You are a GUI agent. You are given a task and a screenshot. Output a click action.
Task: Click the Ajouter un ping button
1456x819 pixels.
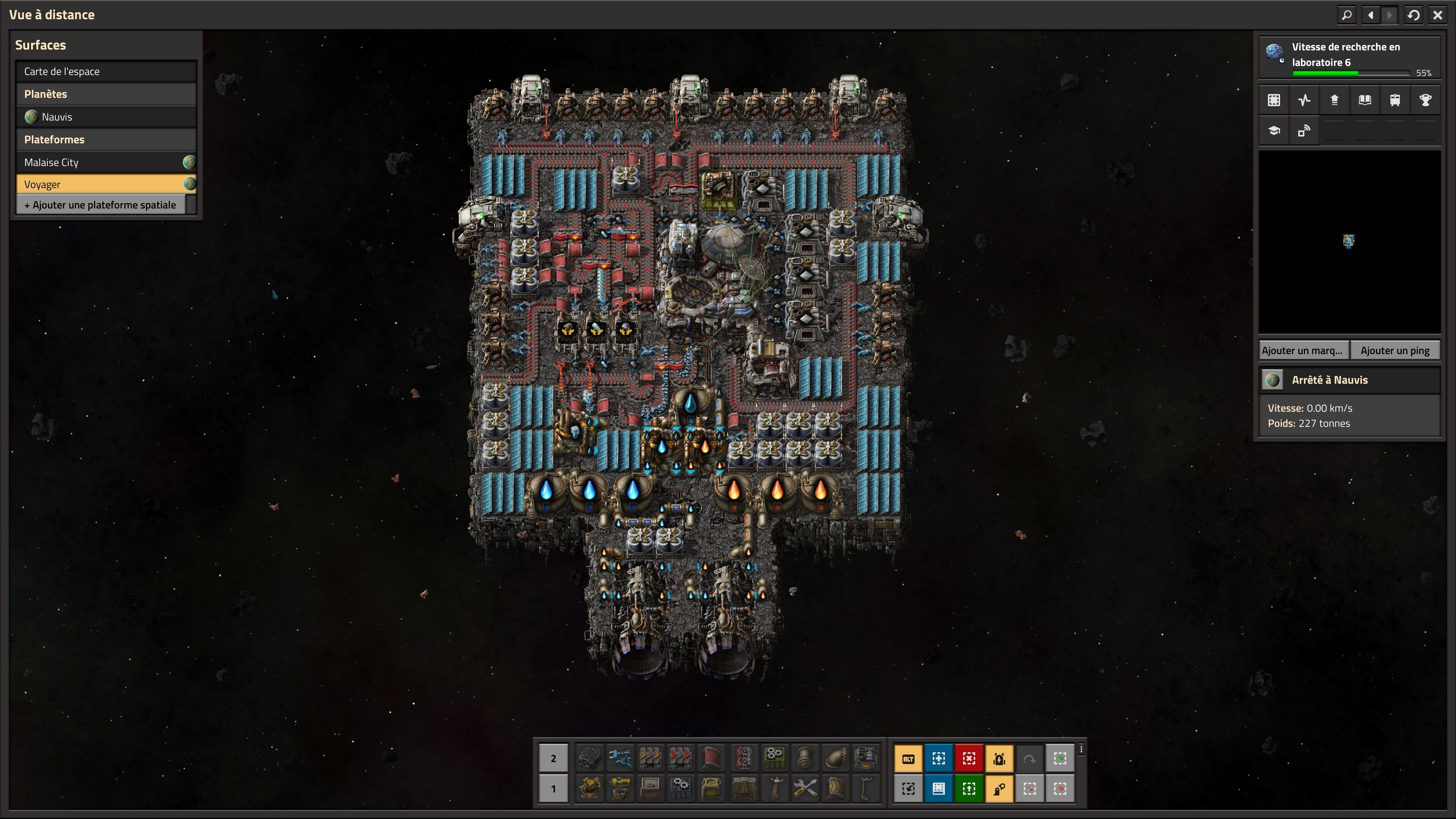tap(1395, 350)
